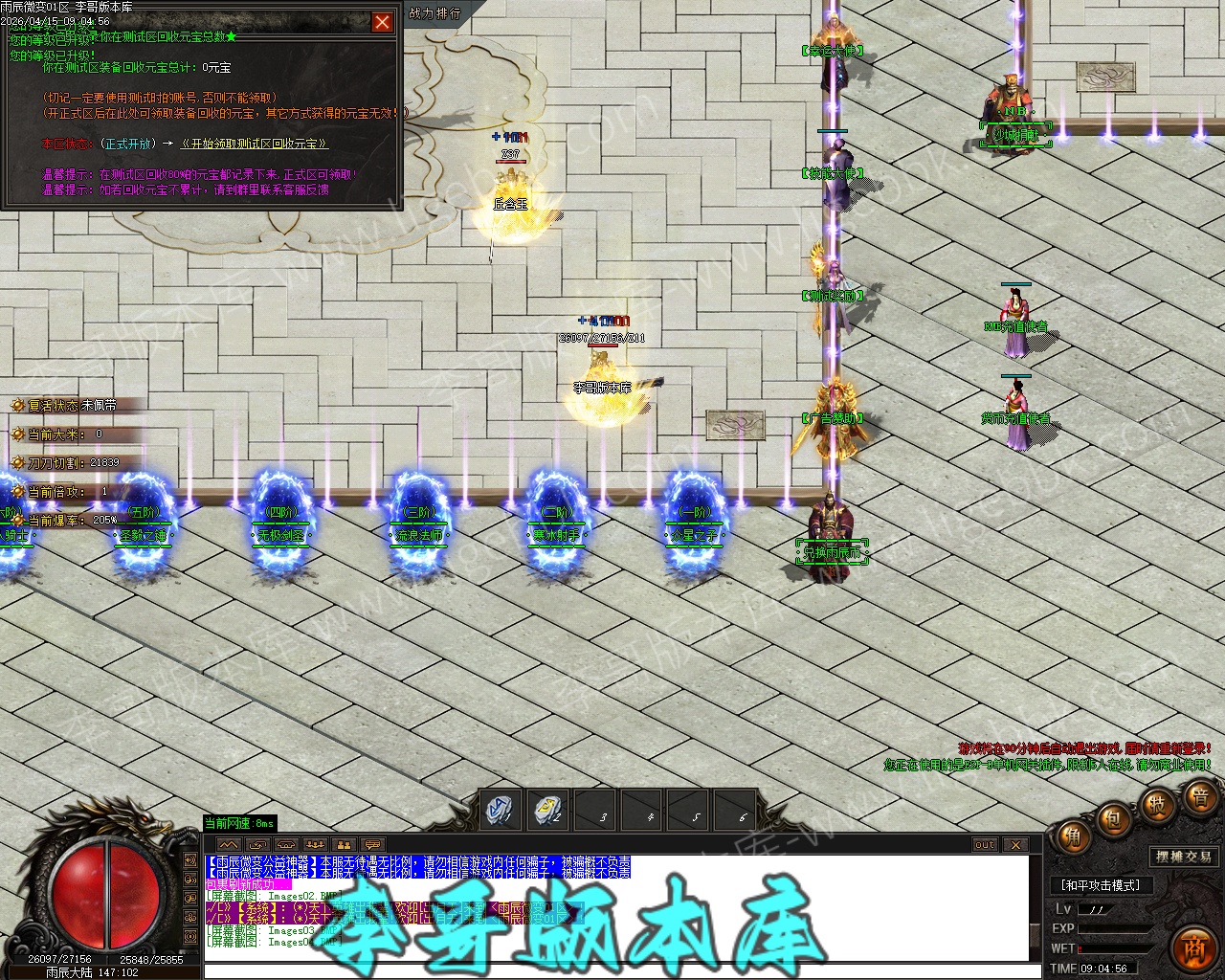
Task: Use the blue rune in hotbar slot 1
Action: [x=500, y=810]
